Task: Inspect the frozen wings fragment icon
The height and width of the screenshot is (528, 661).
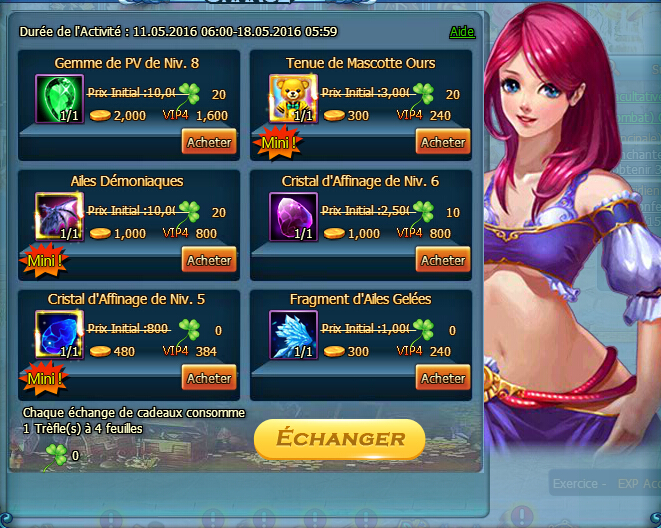Action: pyautogui.click(x=293, y=335)
